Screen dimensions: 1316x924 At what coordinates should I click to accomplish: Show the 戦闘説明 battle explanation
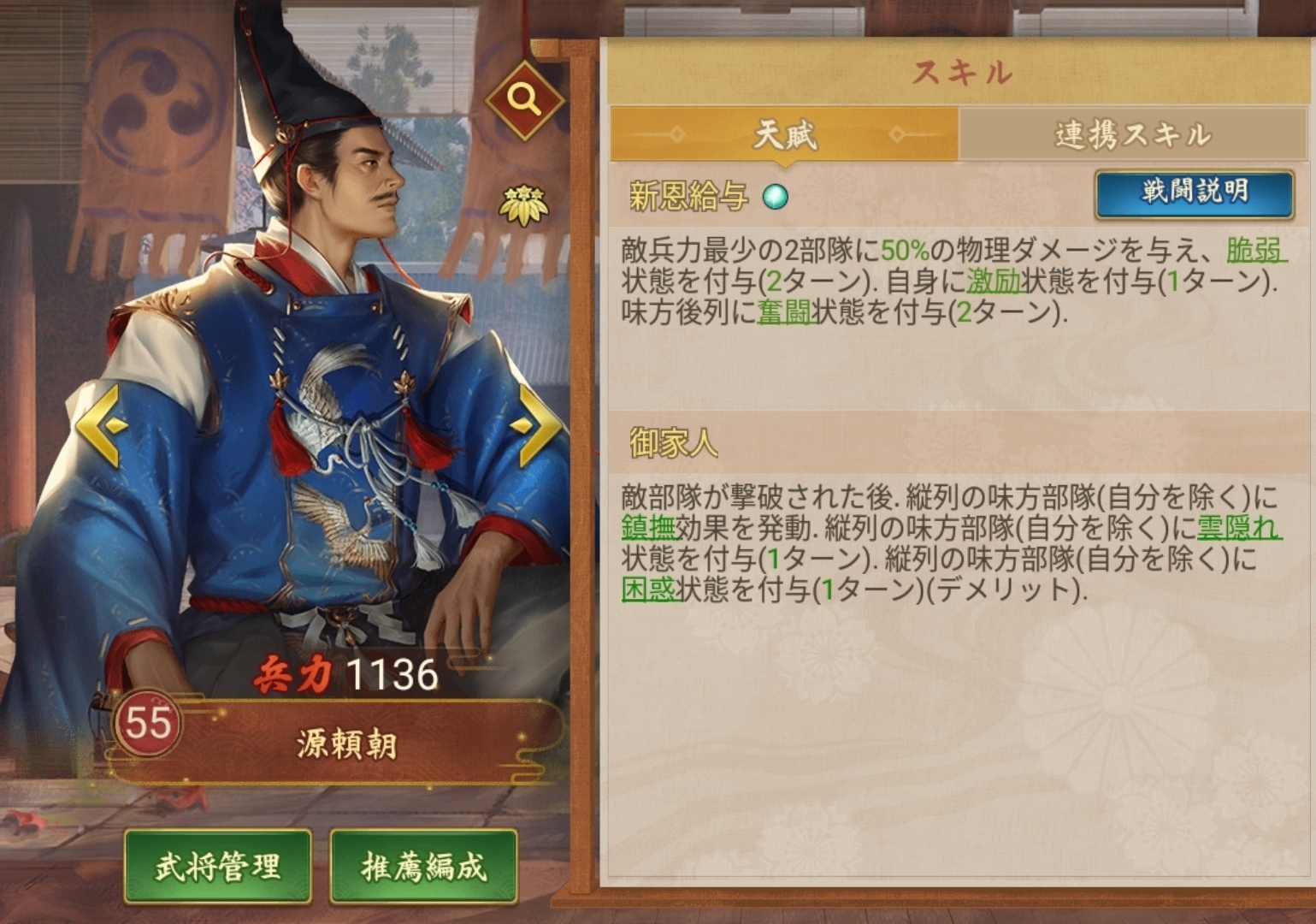click(1194, 192)
